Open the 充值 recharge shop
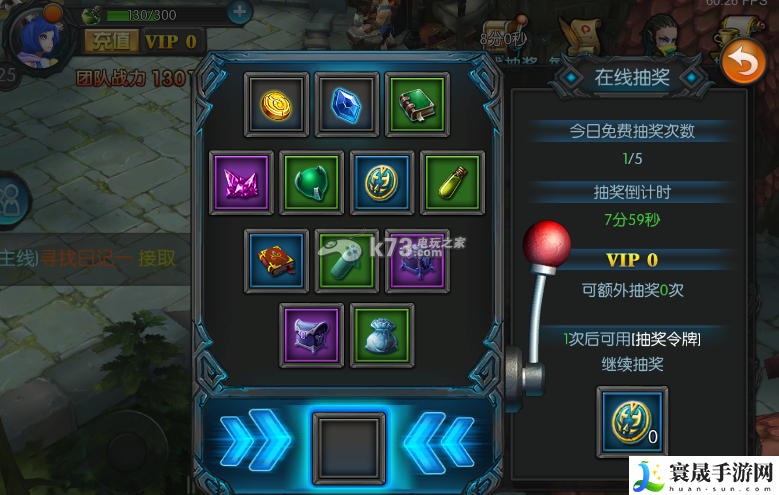The width and height of the screenshot is (779, 495). point(110,41)
